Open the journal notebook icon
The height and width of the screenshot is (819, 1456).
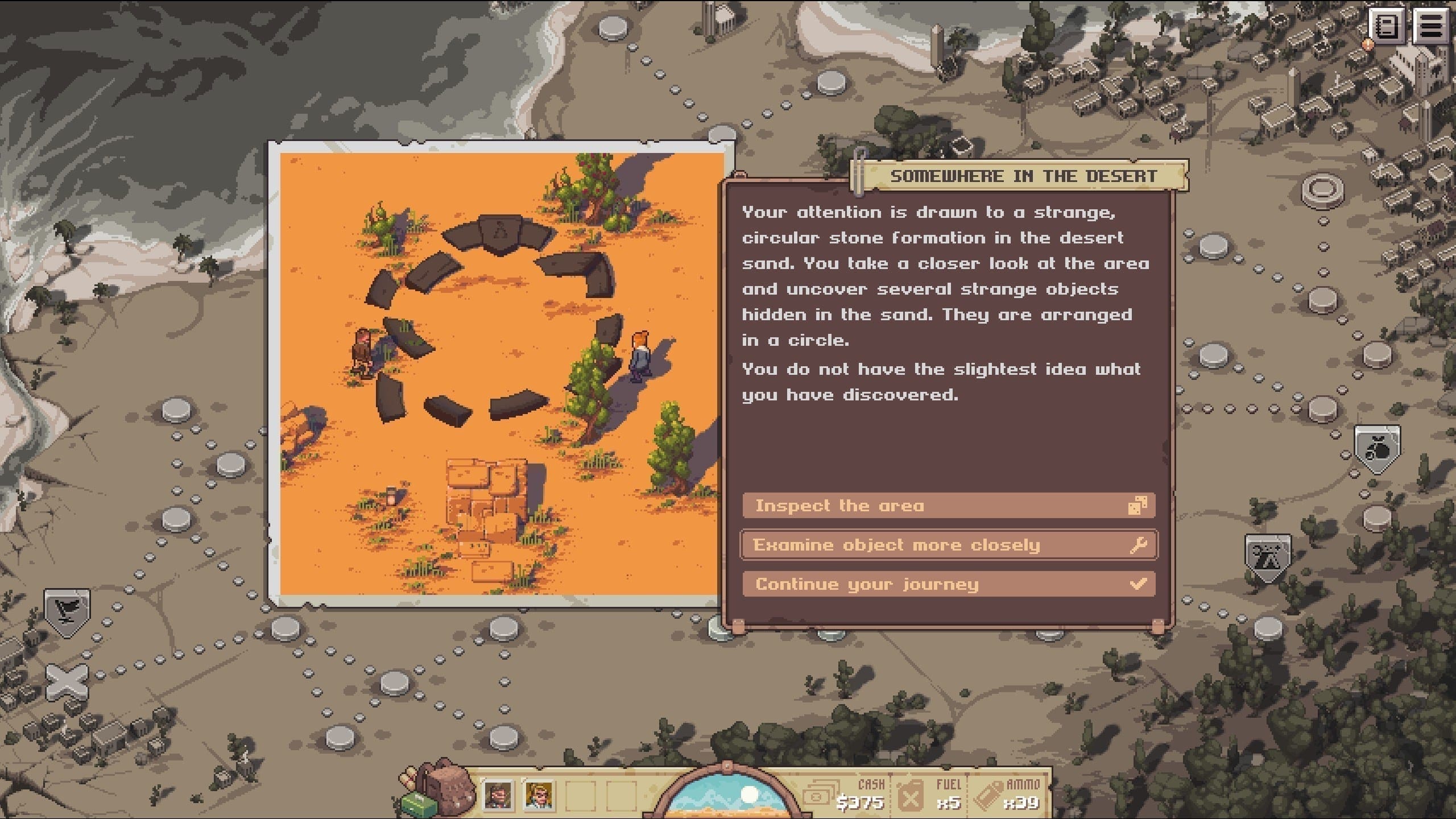[1387, 26]
